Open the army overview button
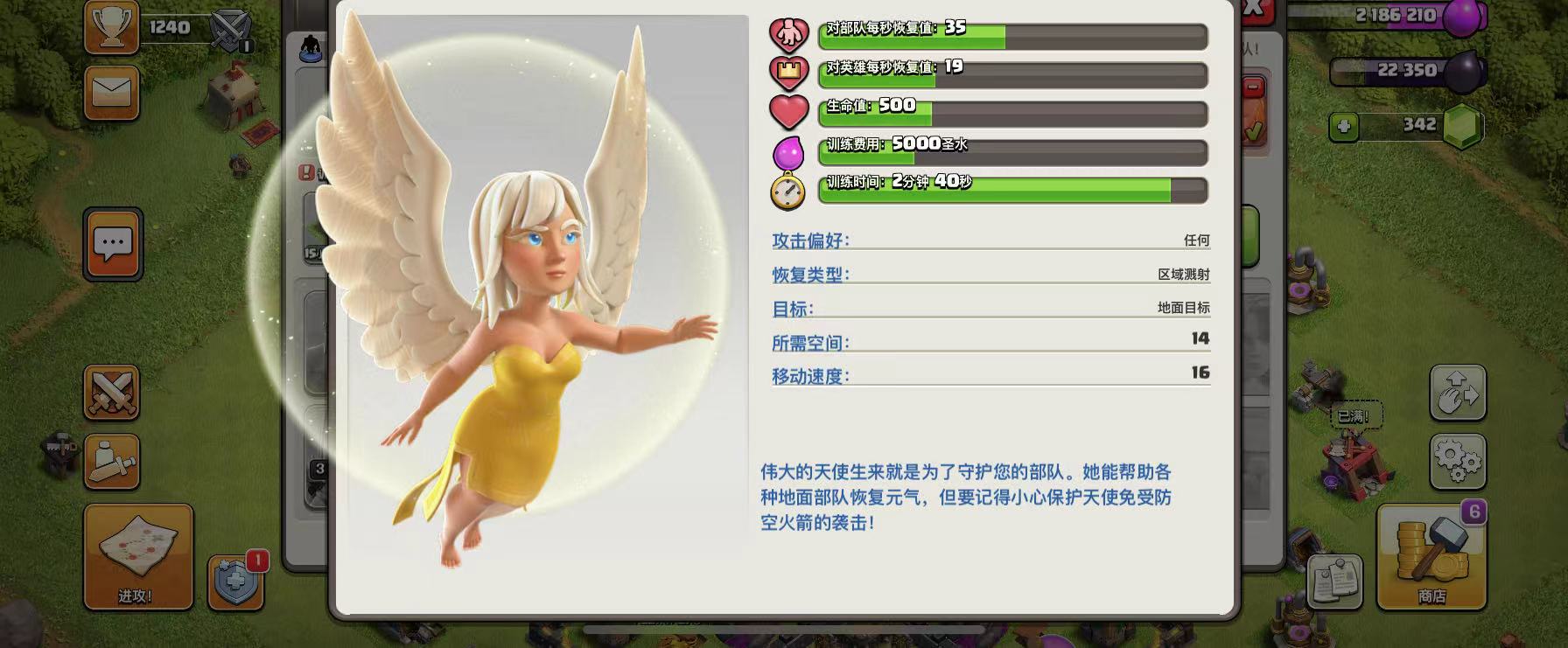The width and height of the screenshot is (1568, 648). point(112,461)
